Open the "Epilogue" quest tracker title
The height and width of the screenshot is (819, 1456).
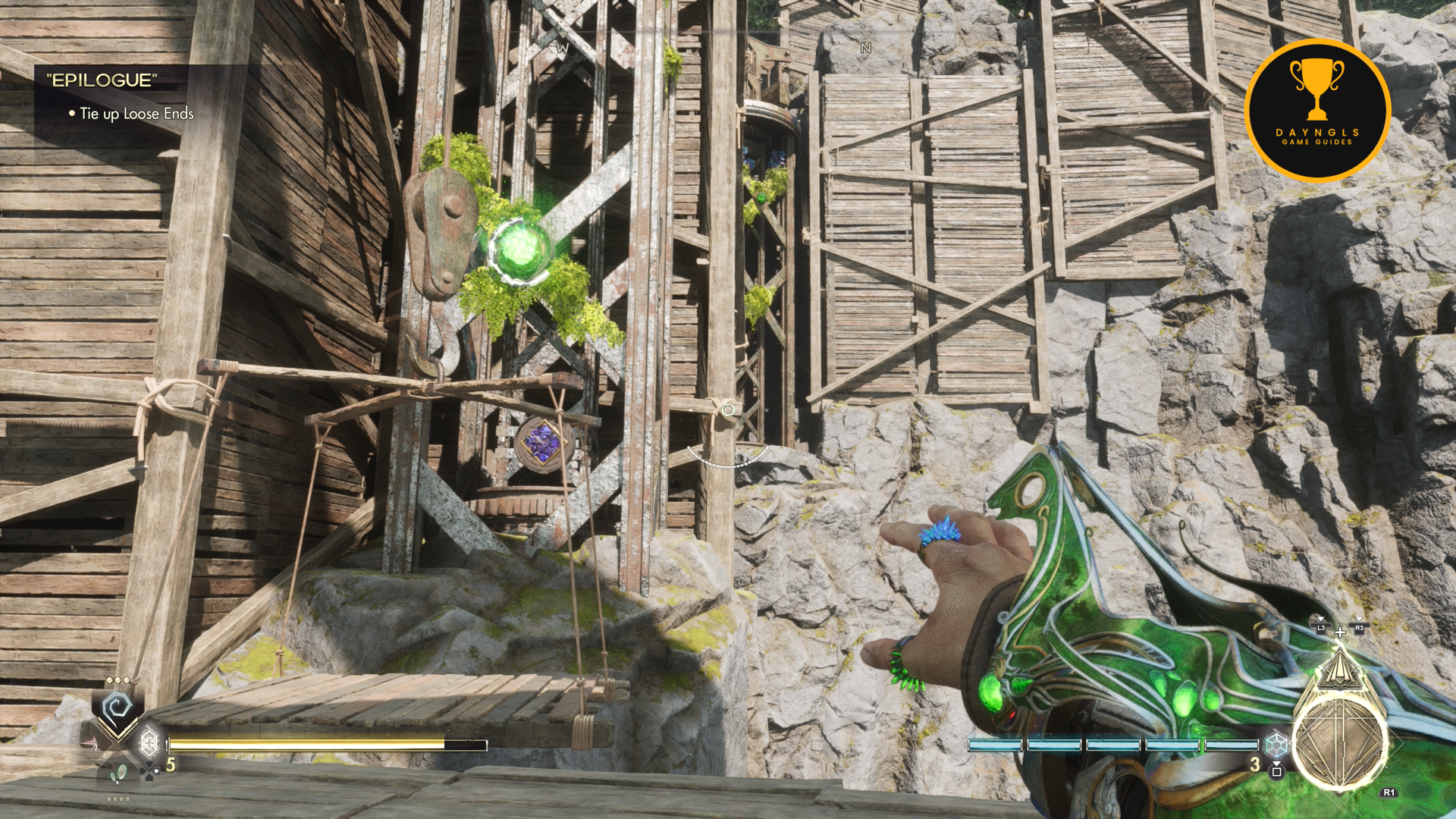point(102,80)
